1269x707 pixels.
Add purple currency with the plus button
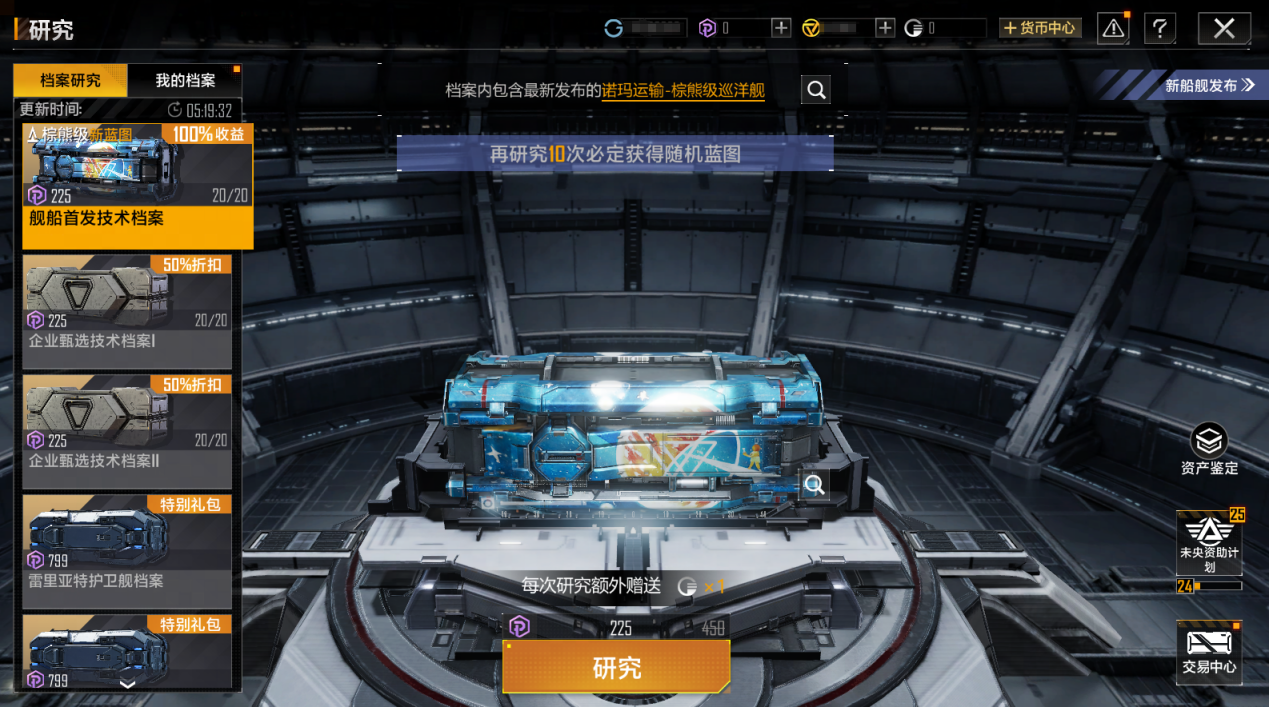coord(781,28)
